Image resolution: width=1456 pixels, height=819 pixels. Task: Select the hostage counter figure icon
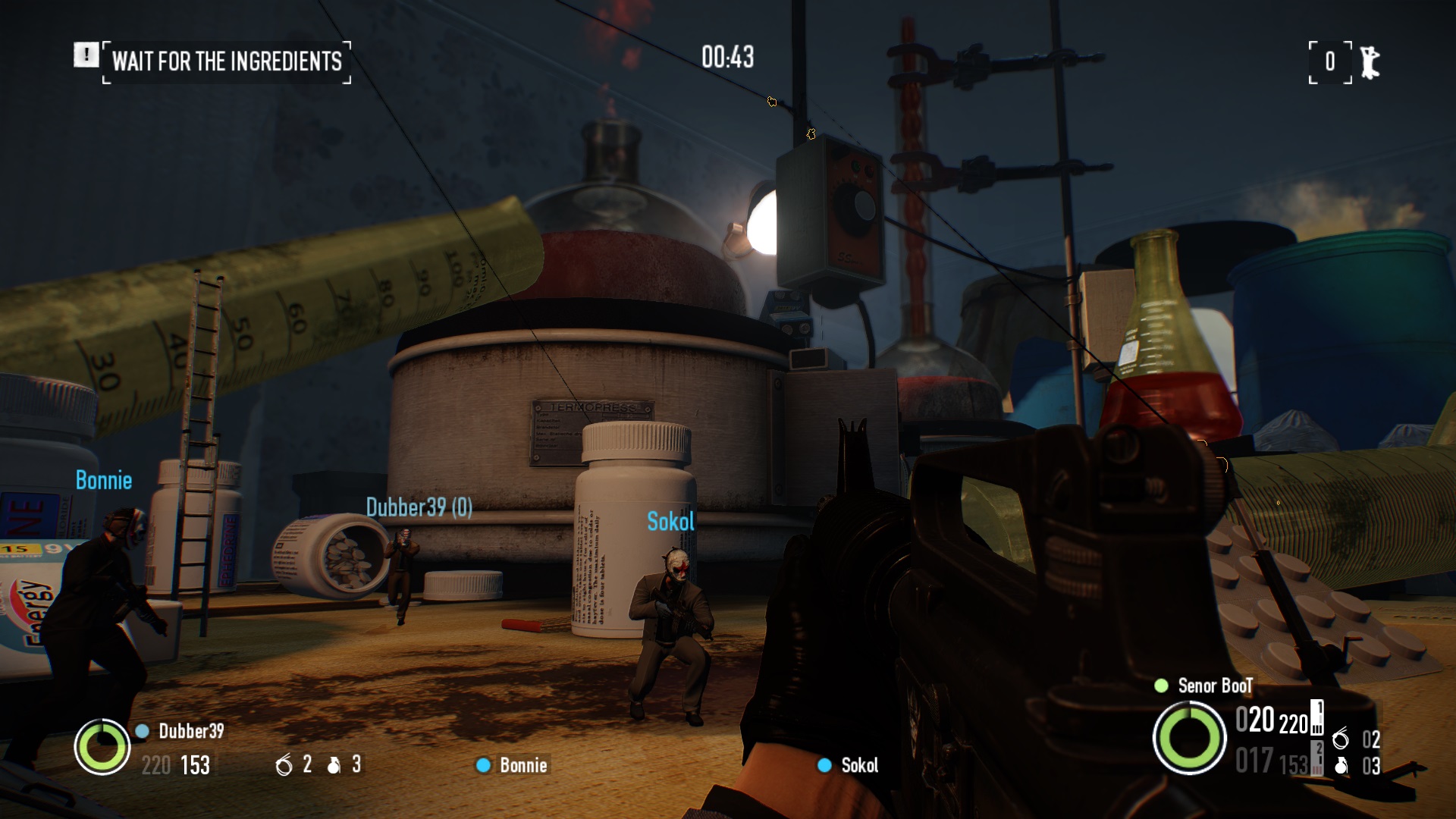click(x=1369, y=62)
